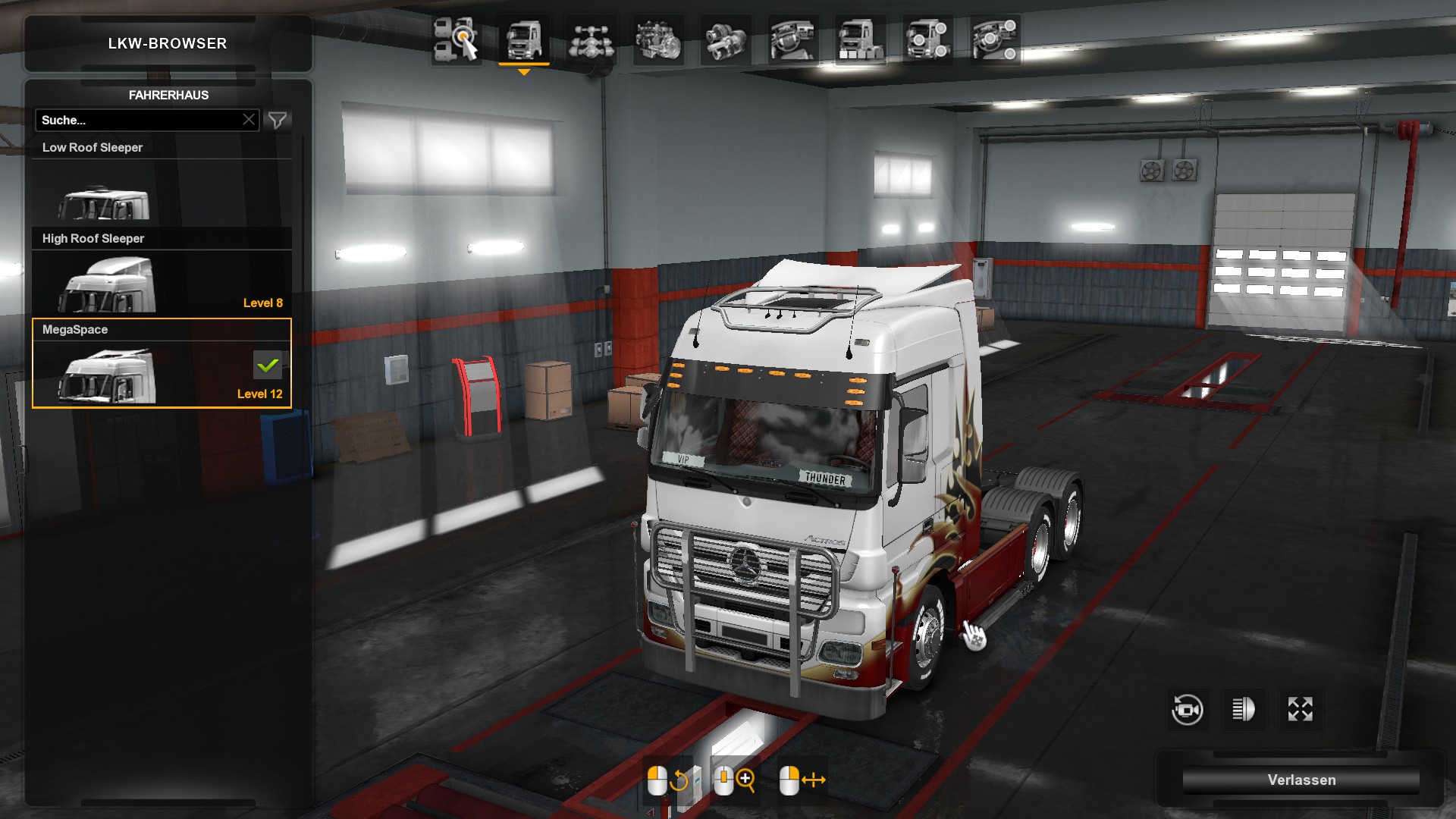
Task: Expand view with the four-arrows icon
Action: point(1300,710)
